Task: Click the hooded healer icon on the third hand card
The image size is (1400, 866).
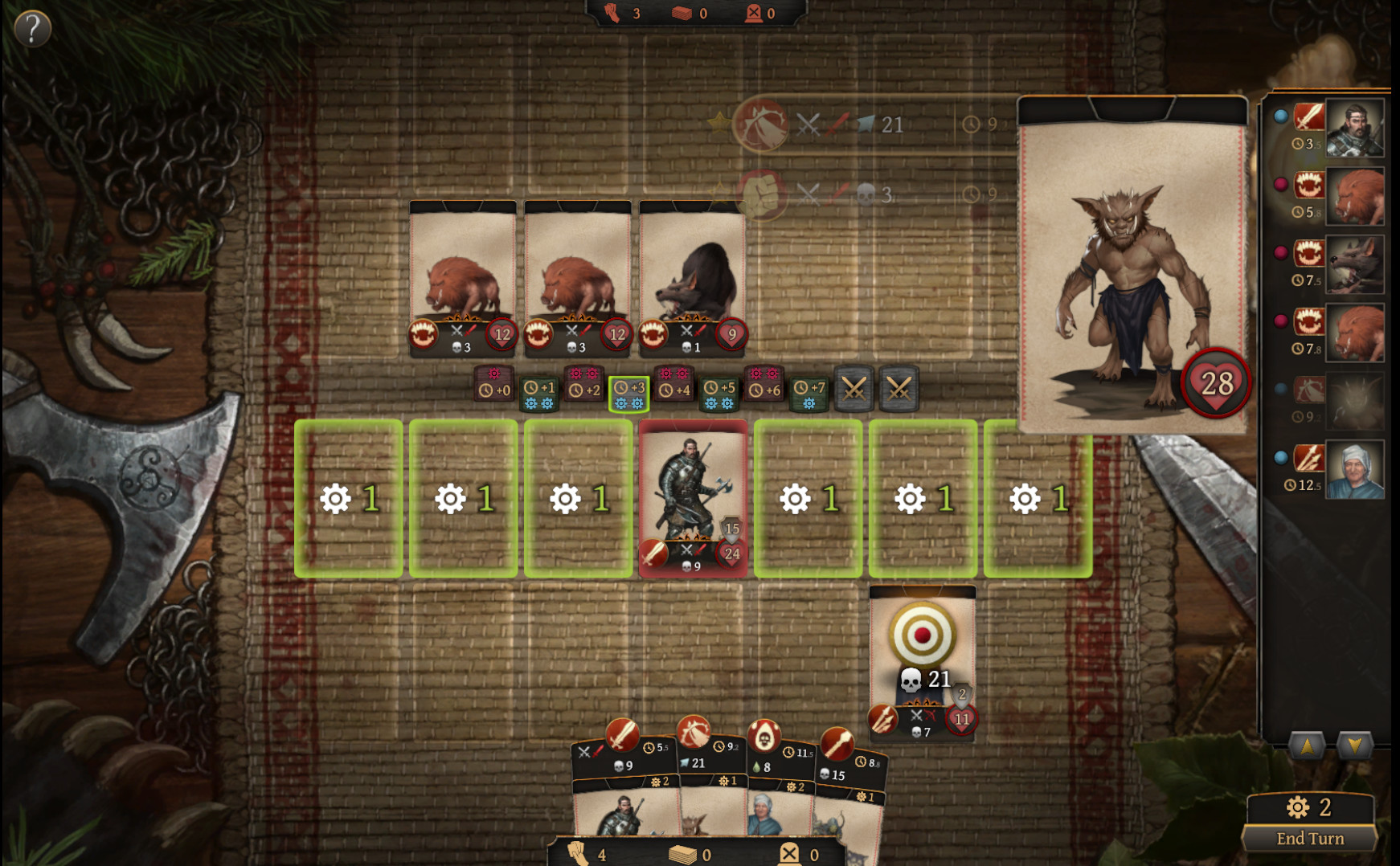Action: [763, 735]
